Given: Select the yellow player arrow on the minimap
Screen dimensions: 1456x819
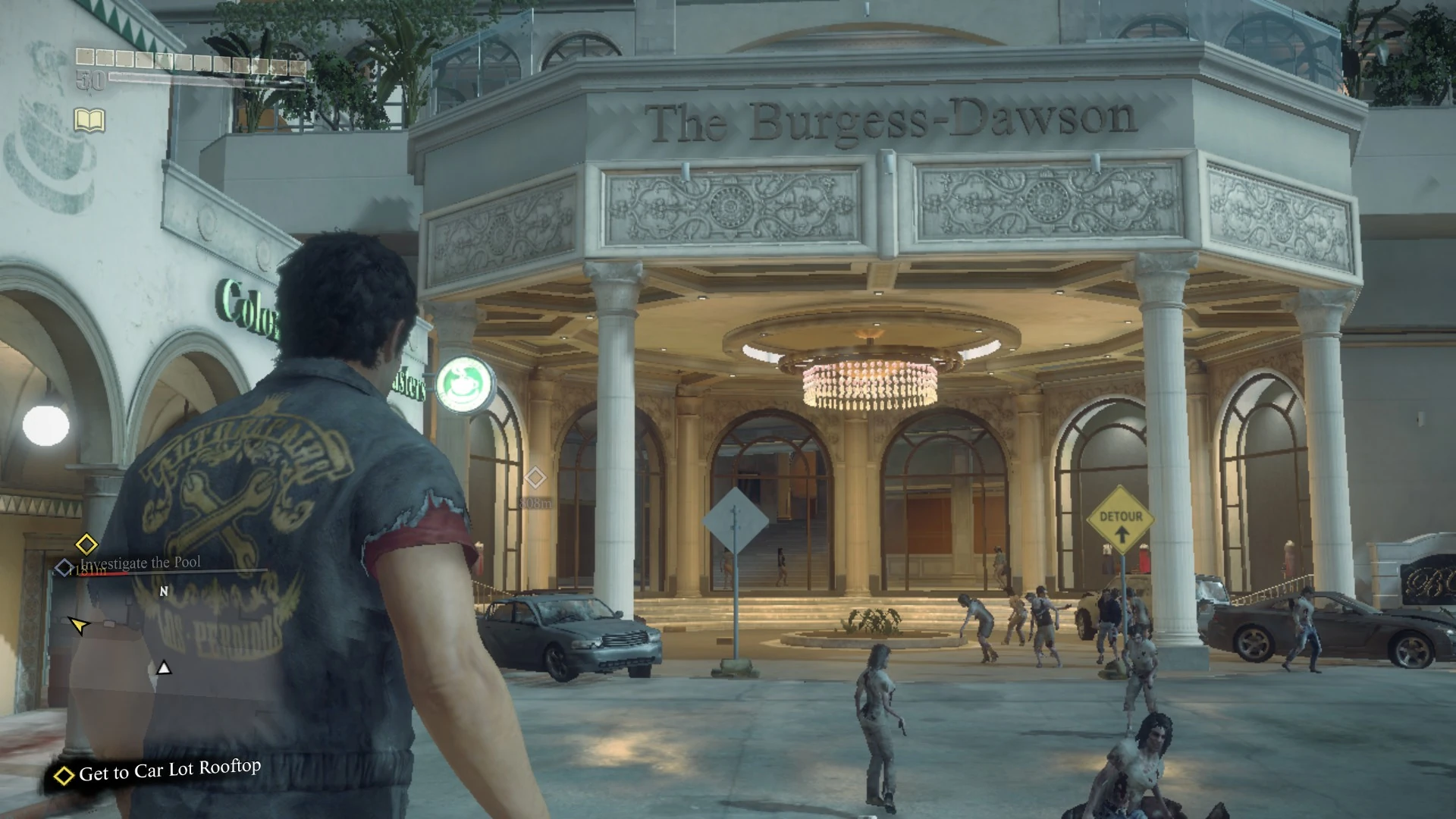Looking at the screenshot, I should pos(78,626).
